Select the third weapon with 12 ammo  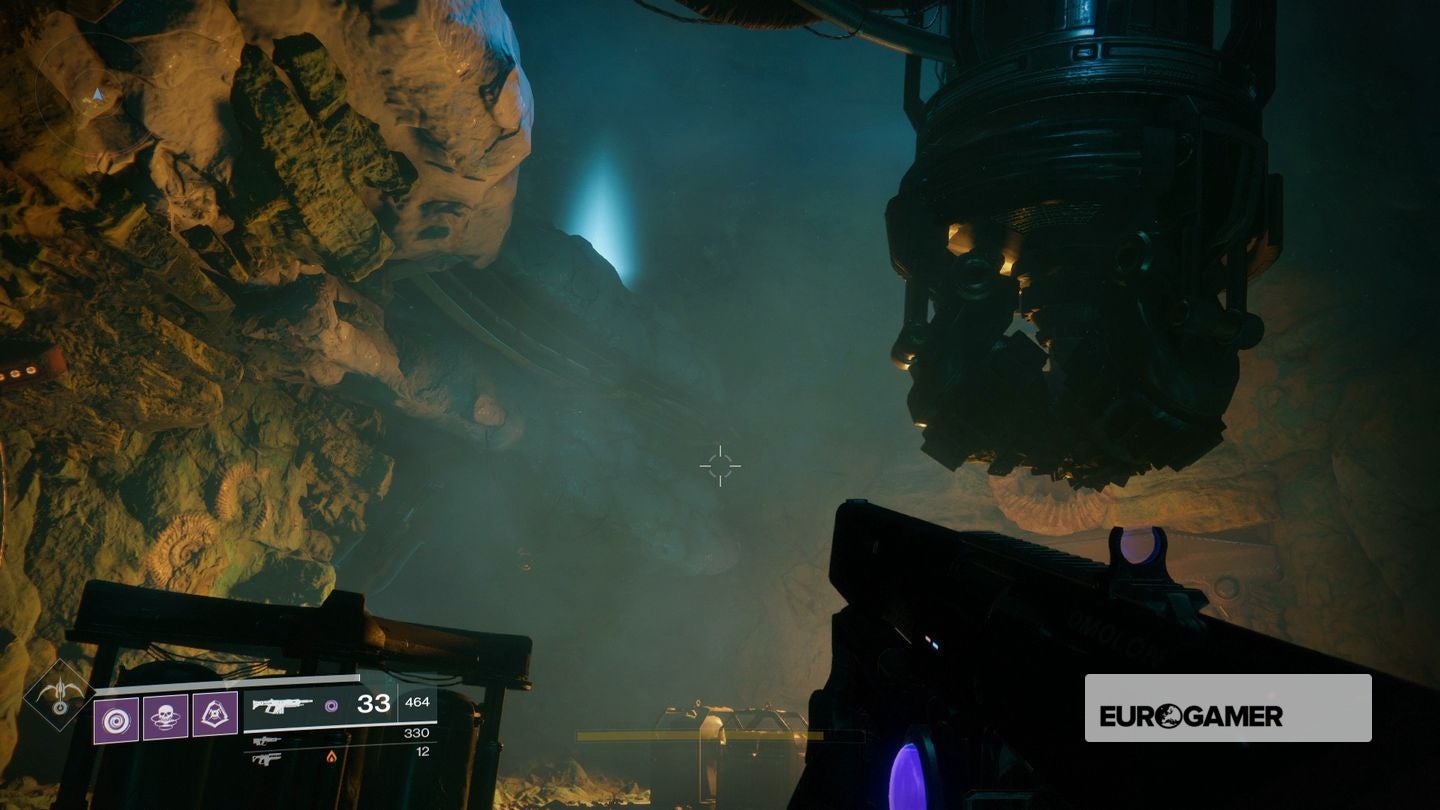point(267,758)
